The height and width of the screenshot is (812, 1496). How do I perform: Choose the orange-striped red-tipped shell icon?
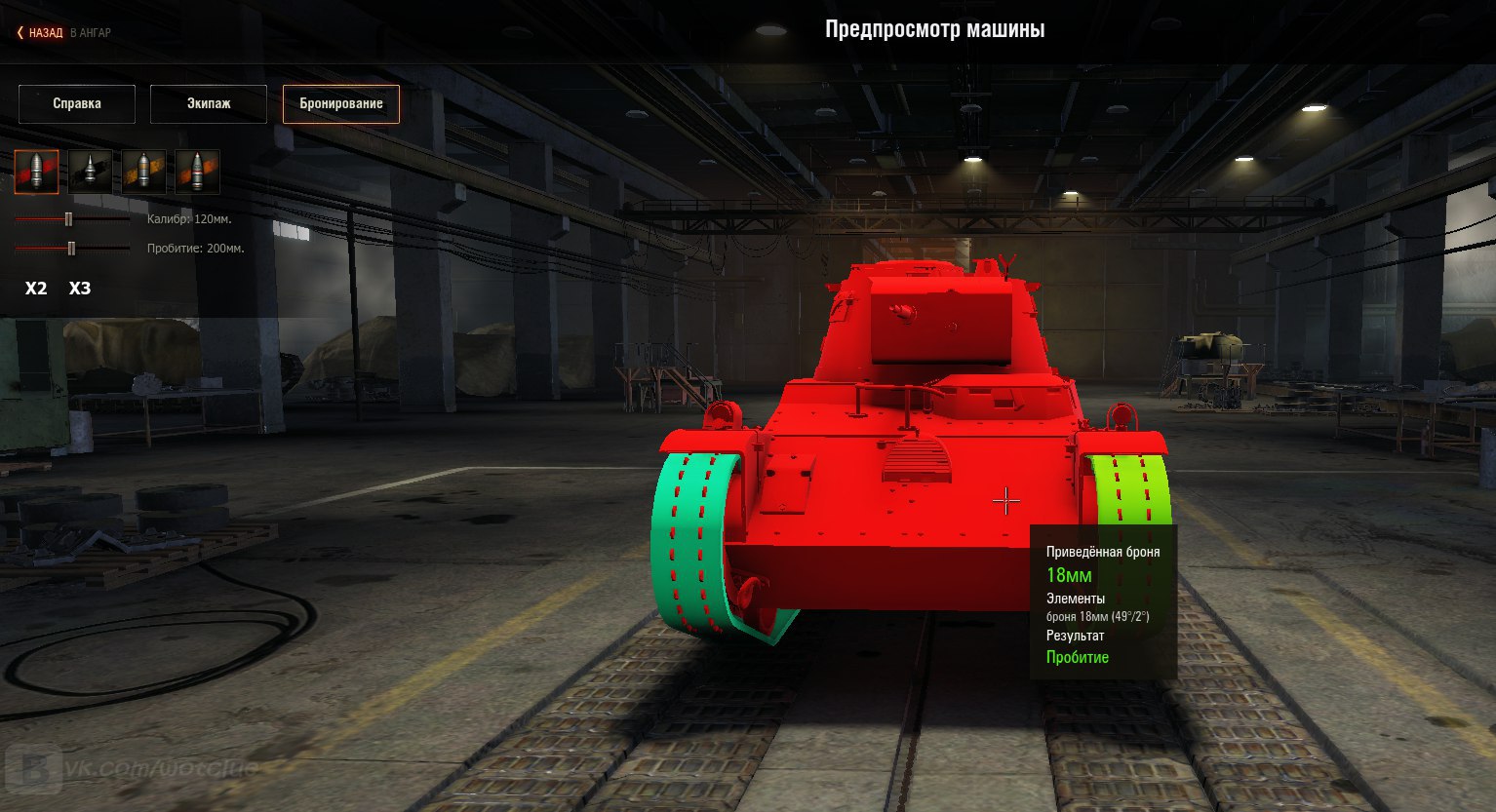(x=197, y=172)
